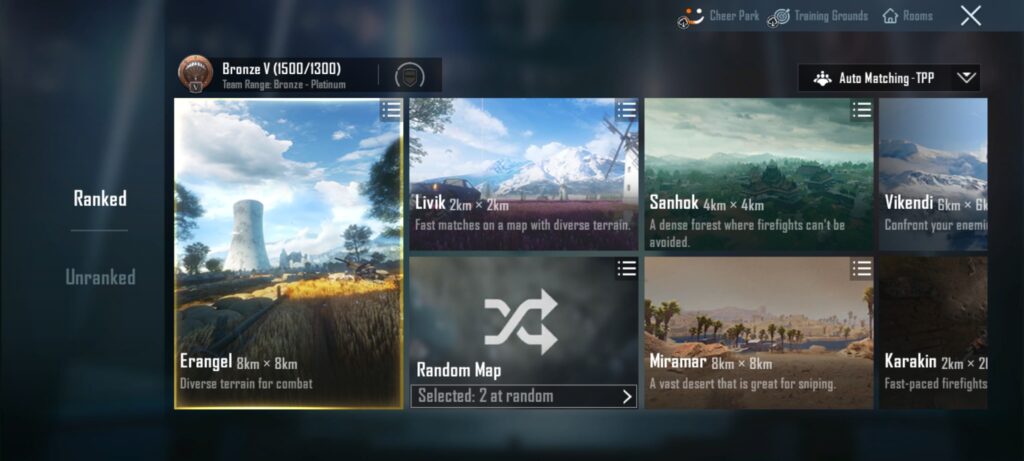Click the shield emblem beside the rank
Image resolution: width=1024 pixels, height=461 pixels.
pyautogui.click(x=408, y=75)
